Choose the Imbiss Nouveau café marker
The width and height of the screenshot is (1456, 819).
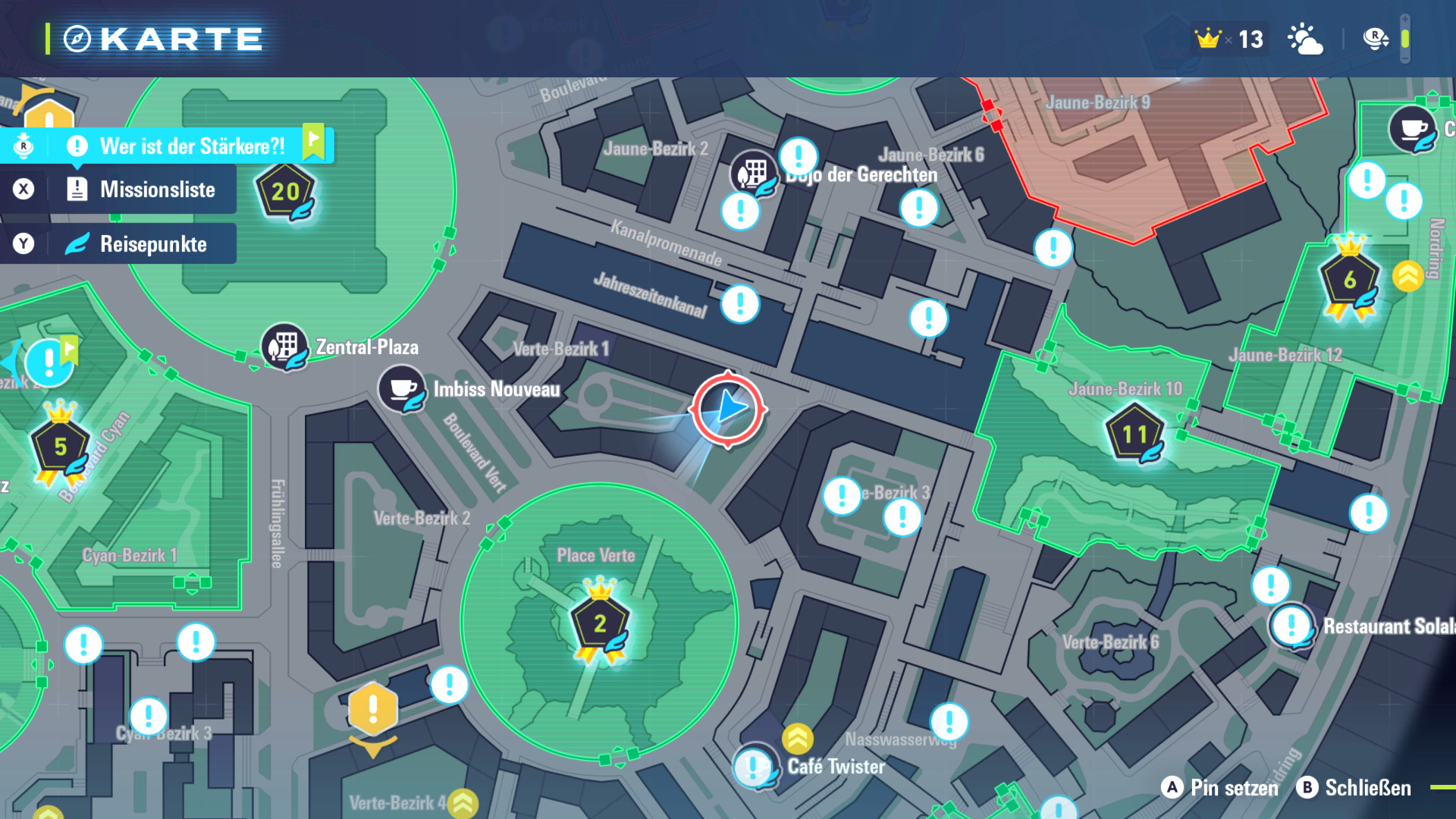(x=402, y=389)
